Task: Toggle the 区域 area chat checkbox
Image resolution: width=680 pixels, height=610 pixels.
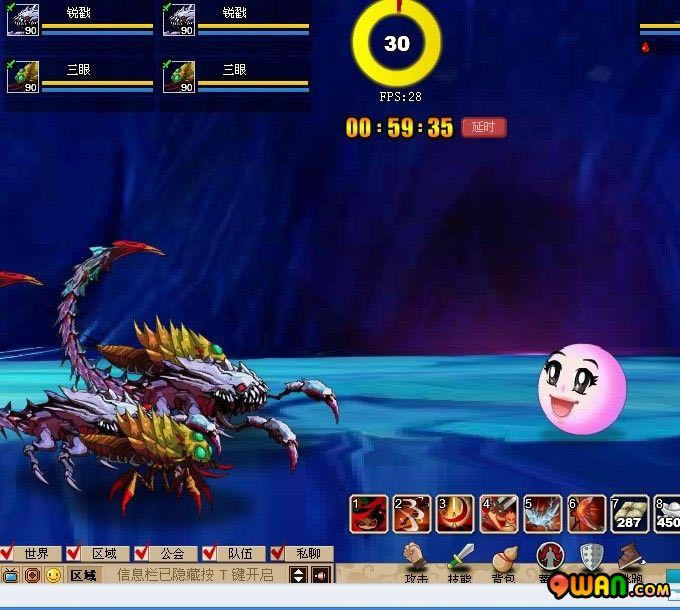Action: pyautogui.click(x=75, y=553)
